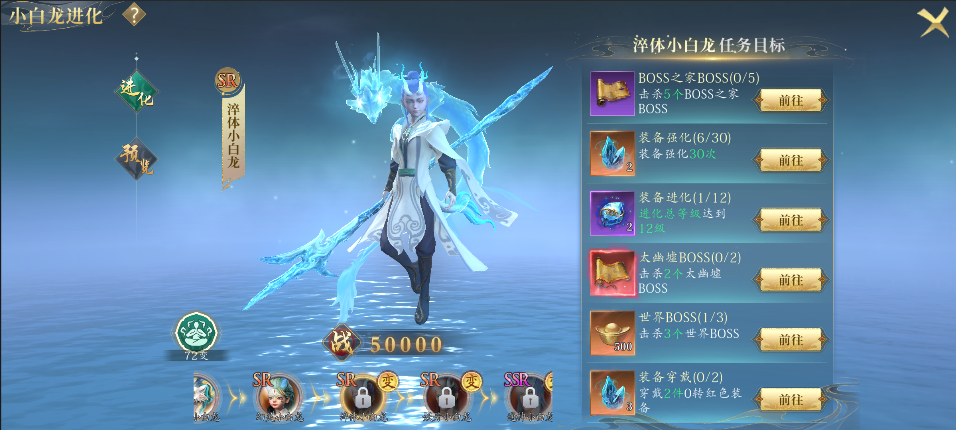Click 前往 for the 世界BOSS task
The image size is (956, 430).
pyautogui.click(x=790, y=340)
